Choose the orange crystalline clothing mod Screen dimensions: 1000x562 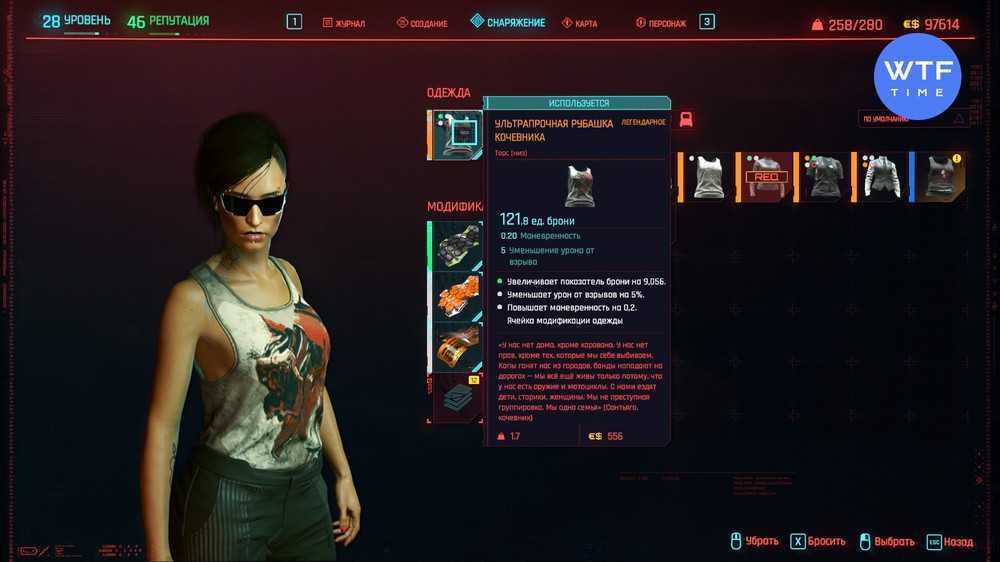pyautogui.click(x=459, y=295)
